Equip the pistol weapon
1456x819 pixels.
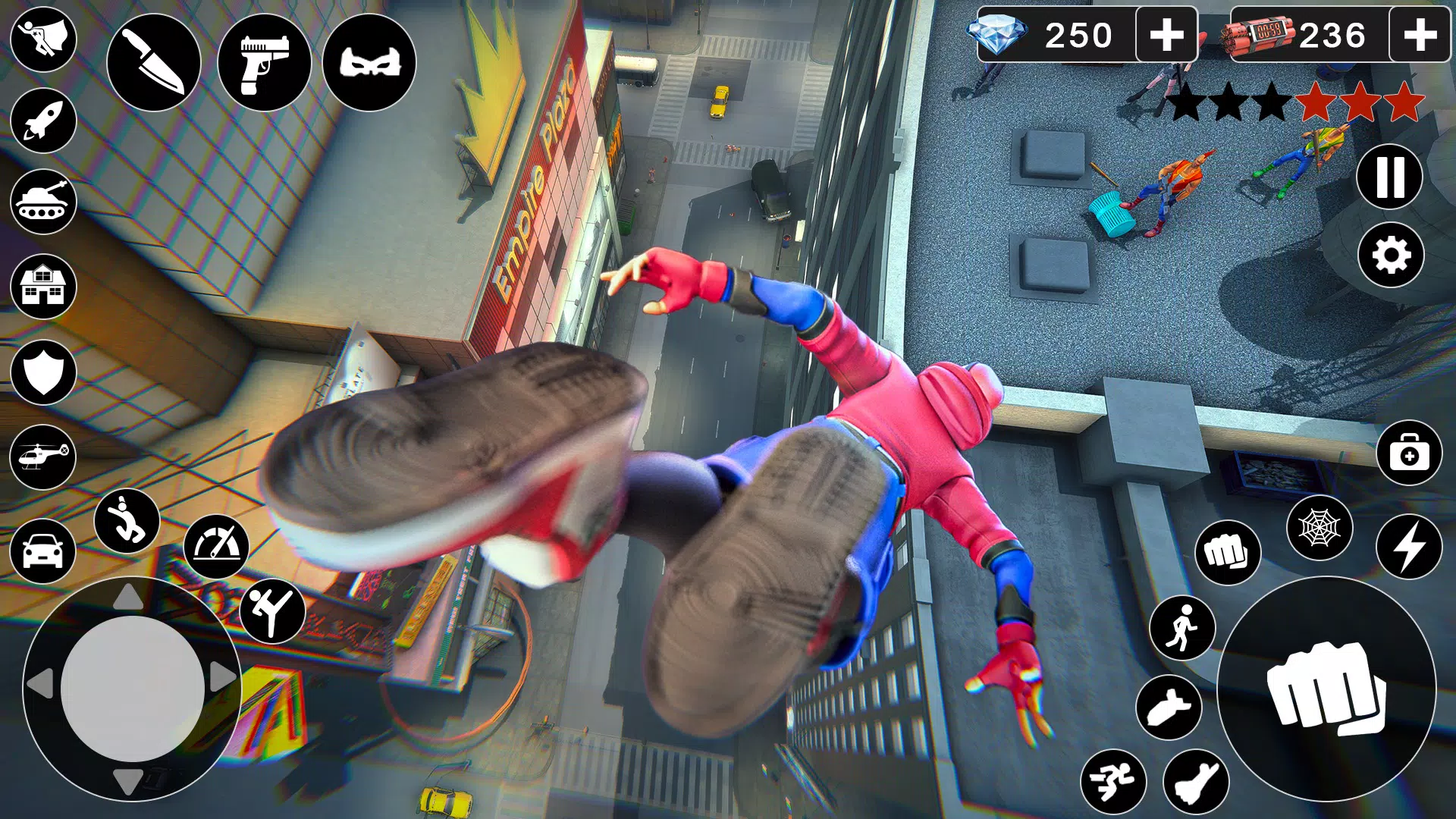coord(265,64)
